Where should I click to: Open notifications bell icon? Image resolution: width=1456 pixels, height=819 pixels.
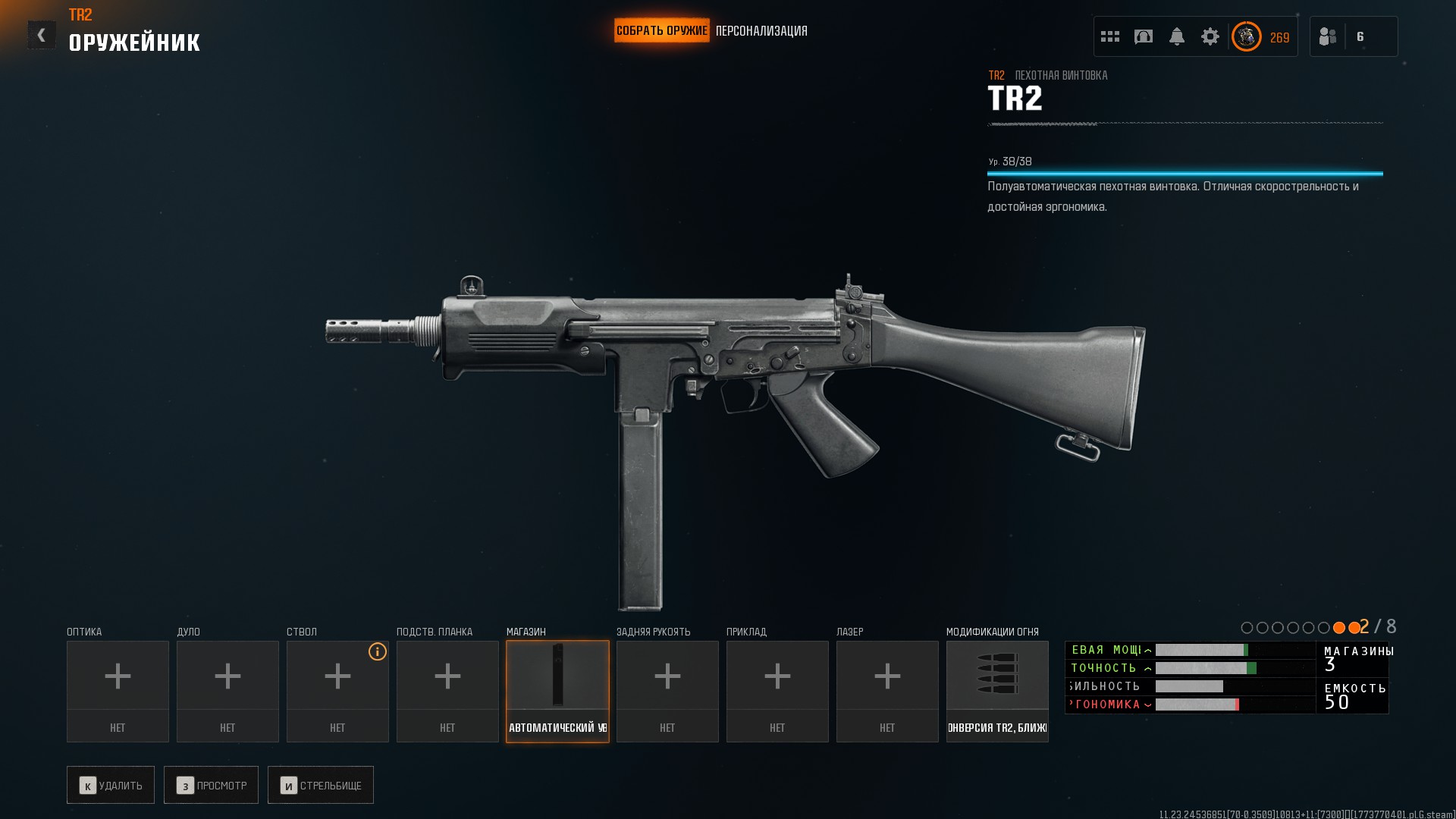click(1177, 36)
